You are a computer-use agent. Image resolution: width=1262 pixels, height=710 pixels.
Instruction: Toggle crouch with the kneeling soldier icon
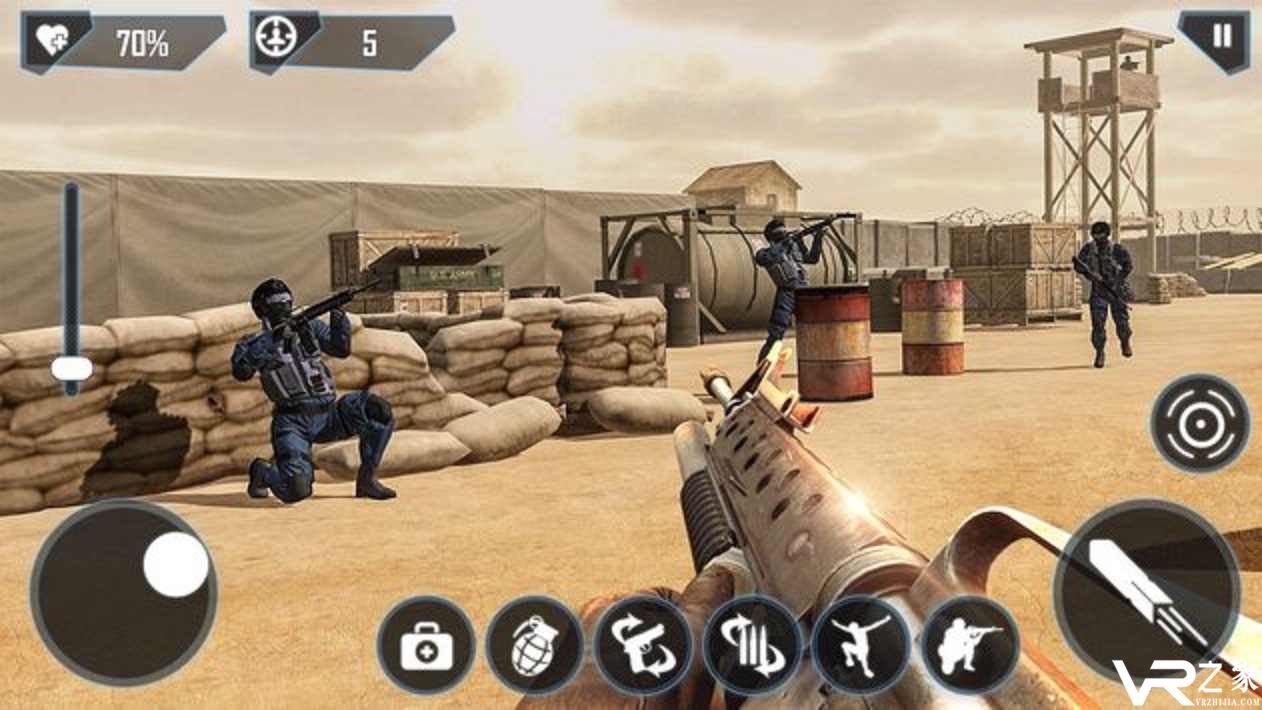pyautogui.click(x=969, y=645)
